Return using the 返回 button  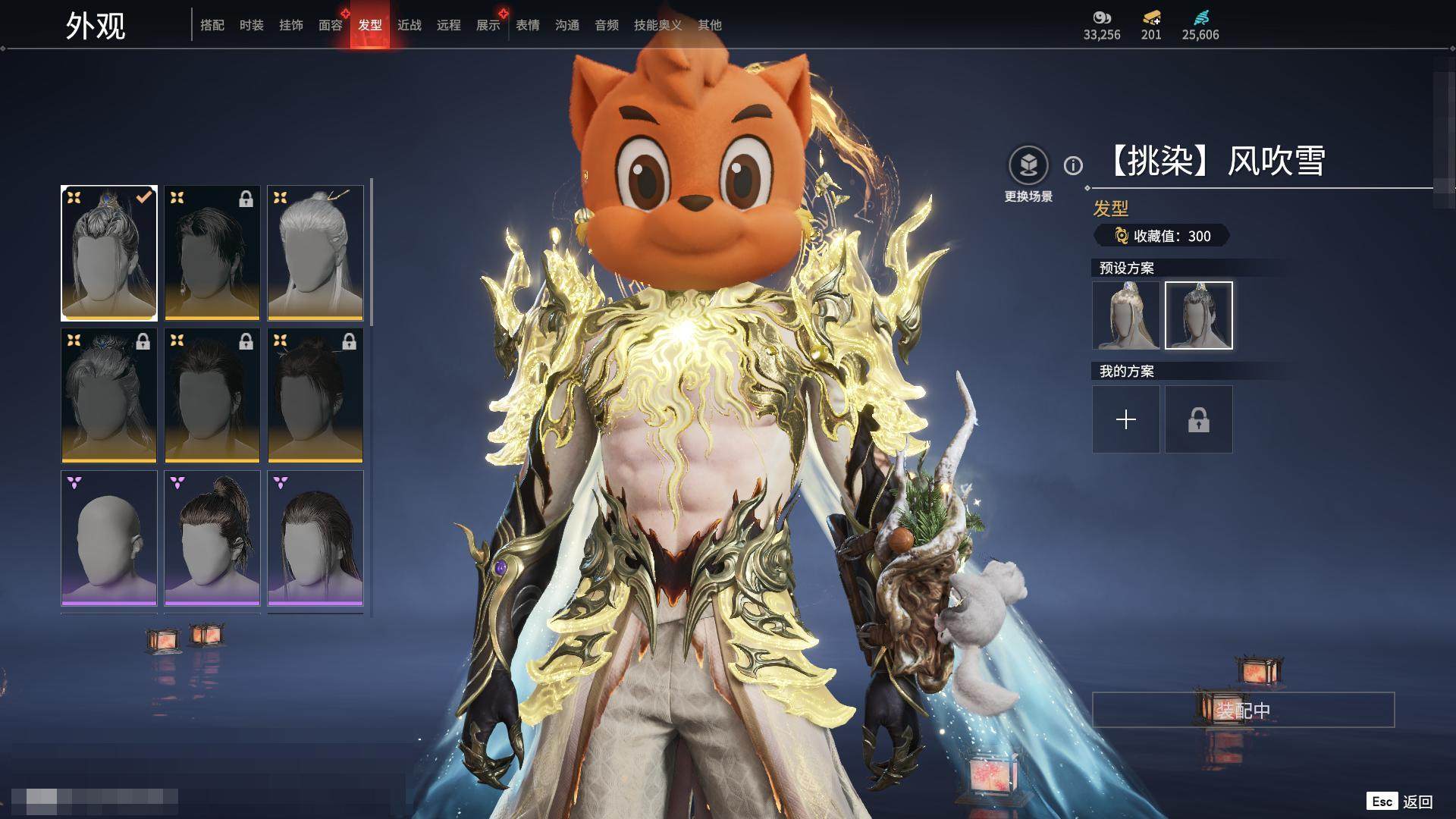tap(1417, 802)
